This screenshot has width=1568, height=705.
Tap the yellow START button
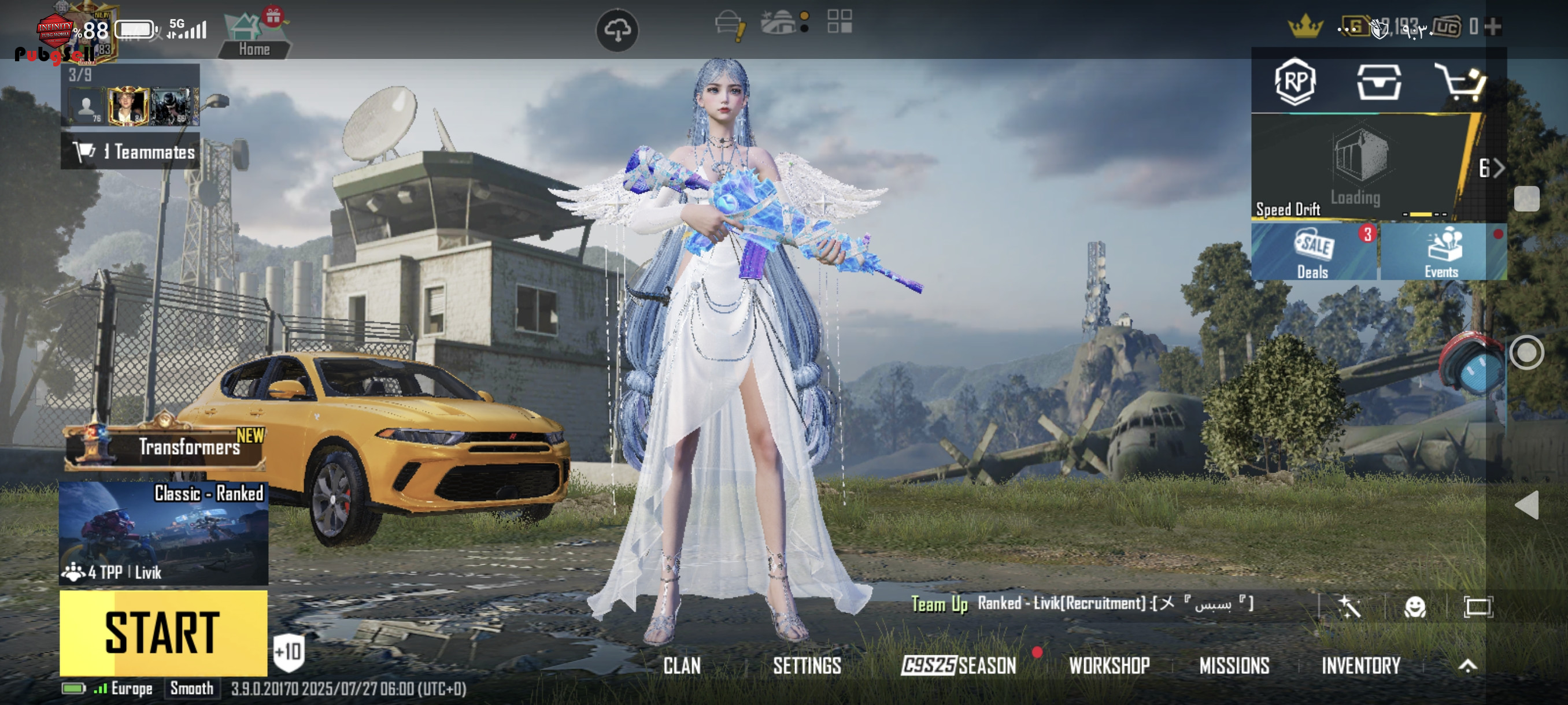[163, 633]
